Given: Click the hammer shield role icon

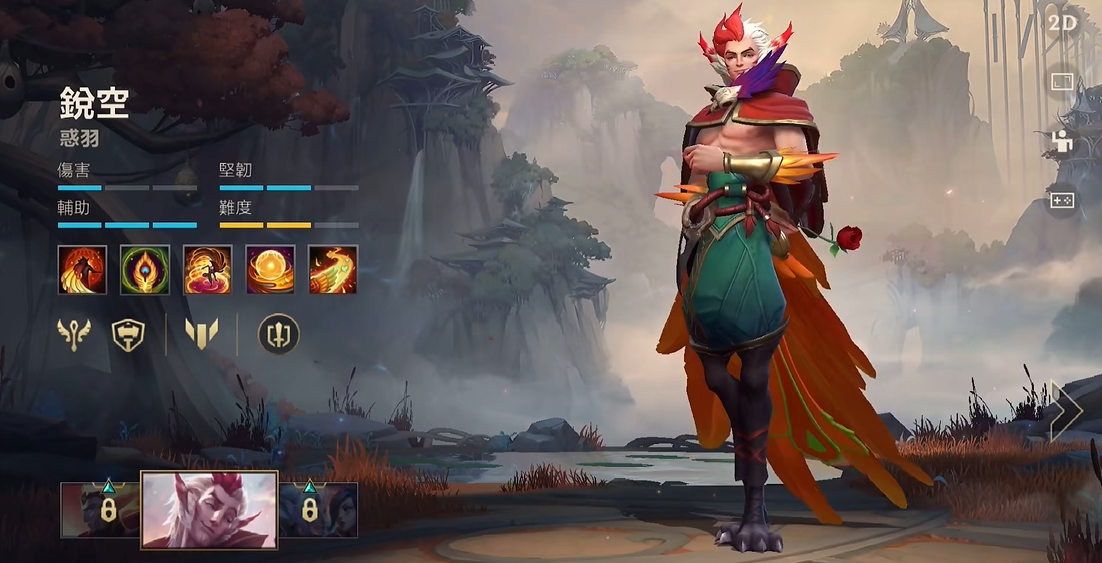Looking at the screenshot, I should click(128, 335).
